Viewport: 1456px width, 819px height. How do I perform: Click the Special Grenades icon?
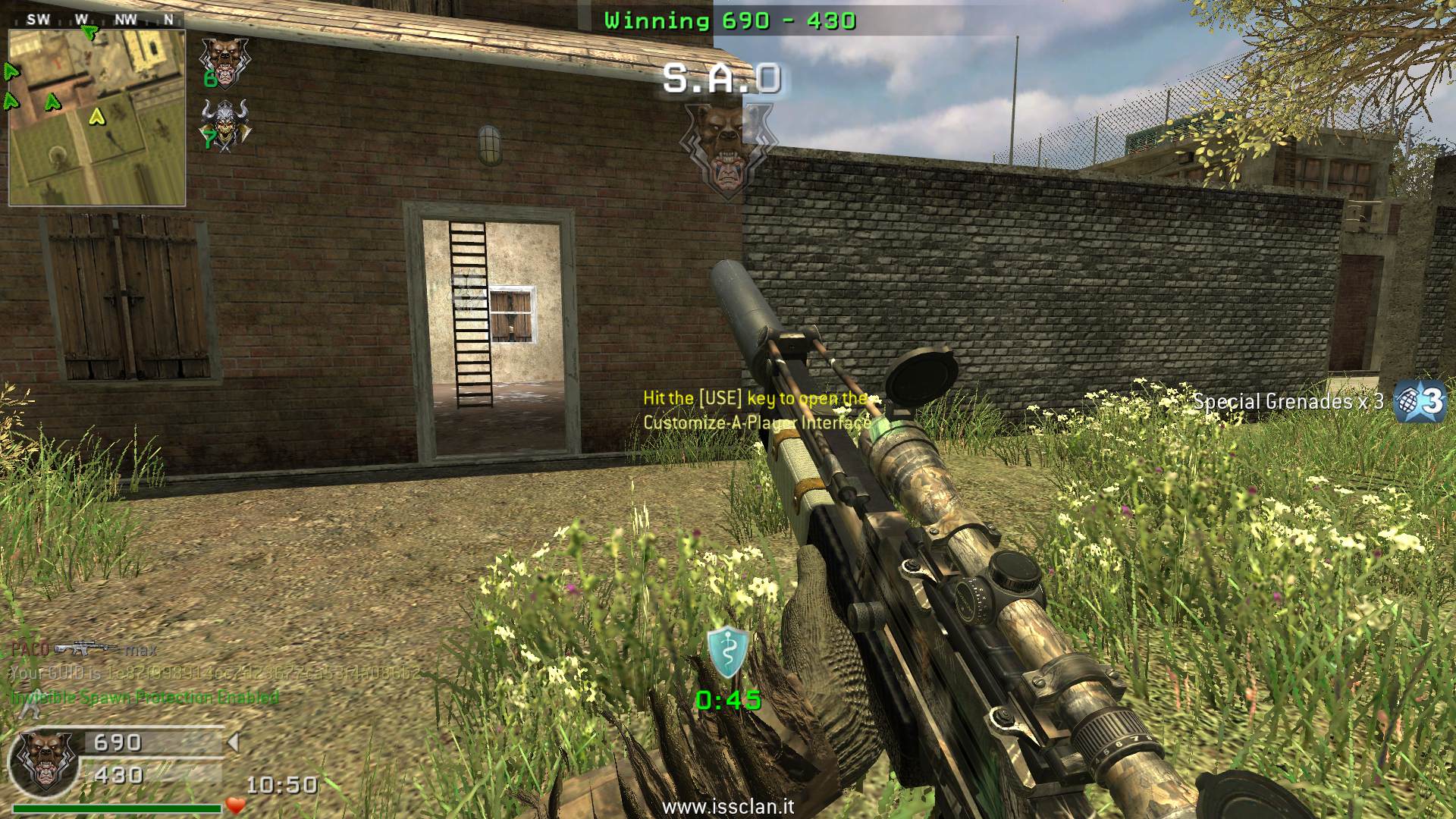coord(1421,401)
